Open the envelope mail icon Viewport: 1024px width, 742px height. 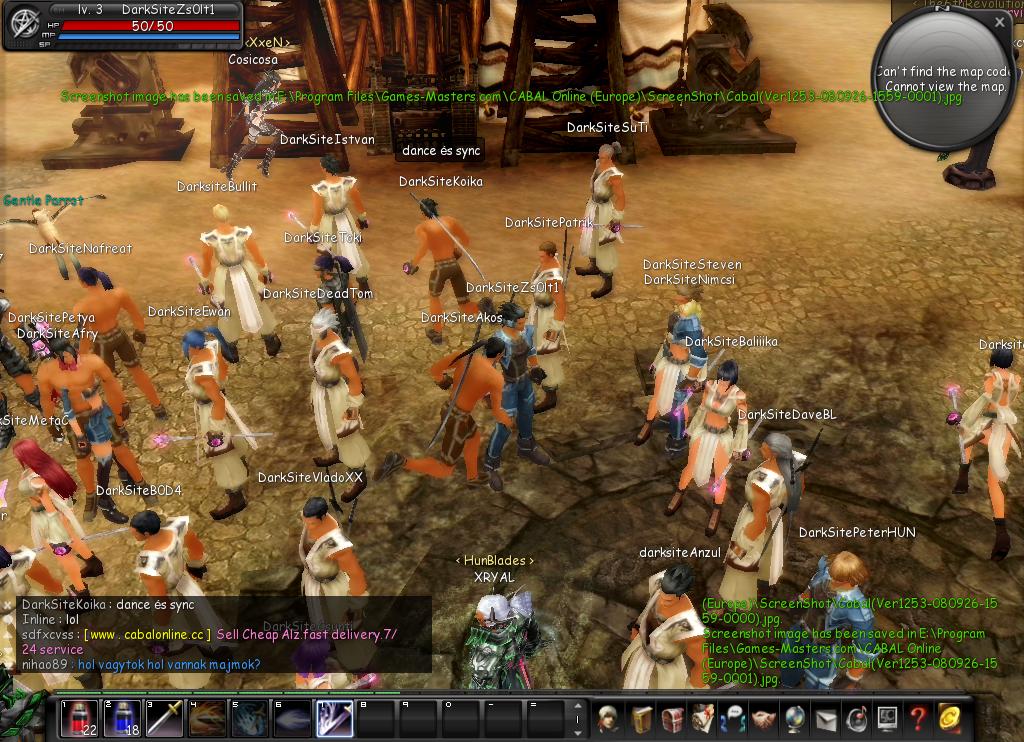pyautogui.click(x=826, y=718)
